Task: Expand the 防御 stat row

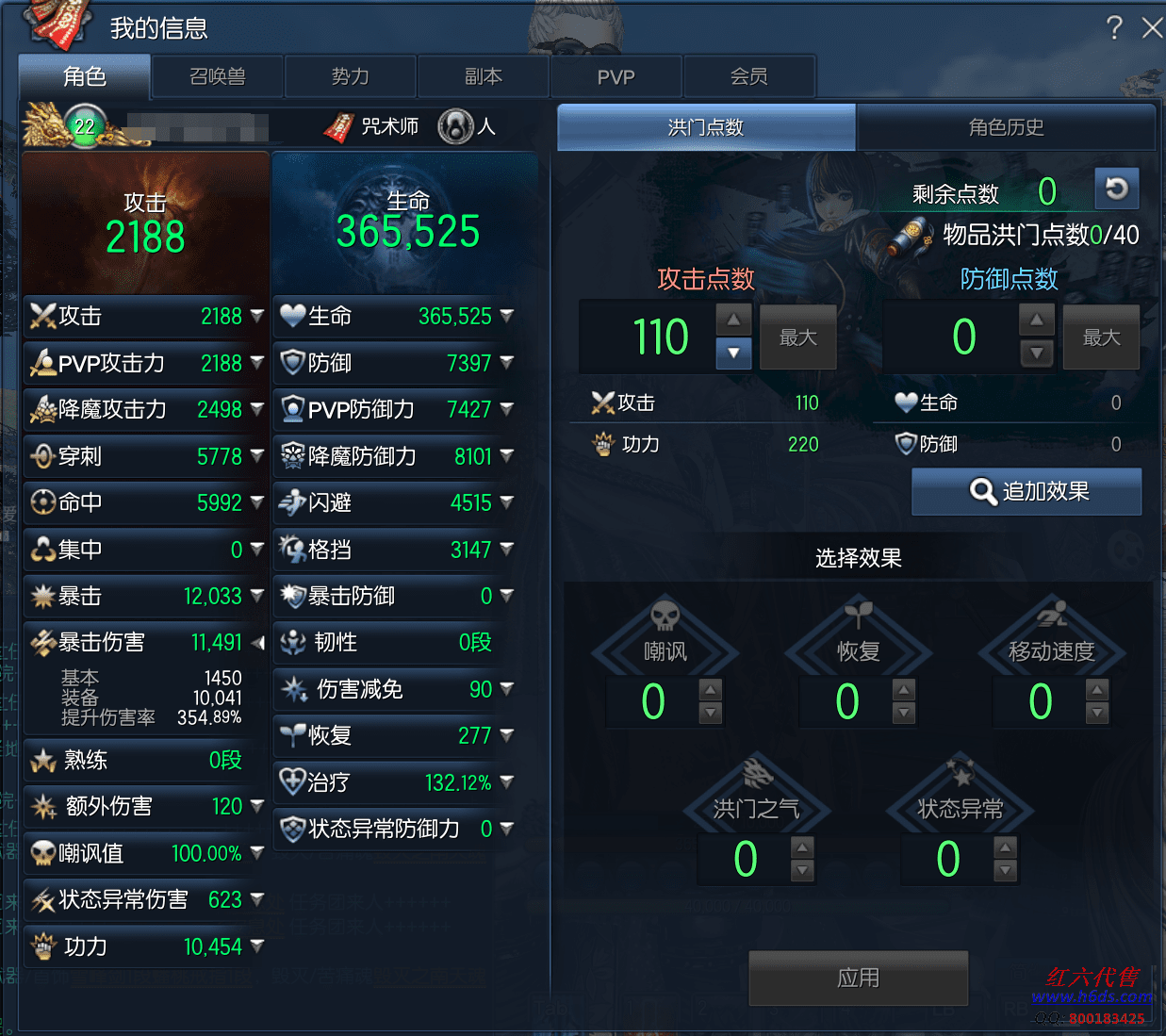Action: tap(507, 362)
